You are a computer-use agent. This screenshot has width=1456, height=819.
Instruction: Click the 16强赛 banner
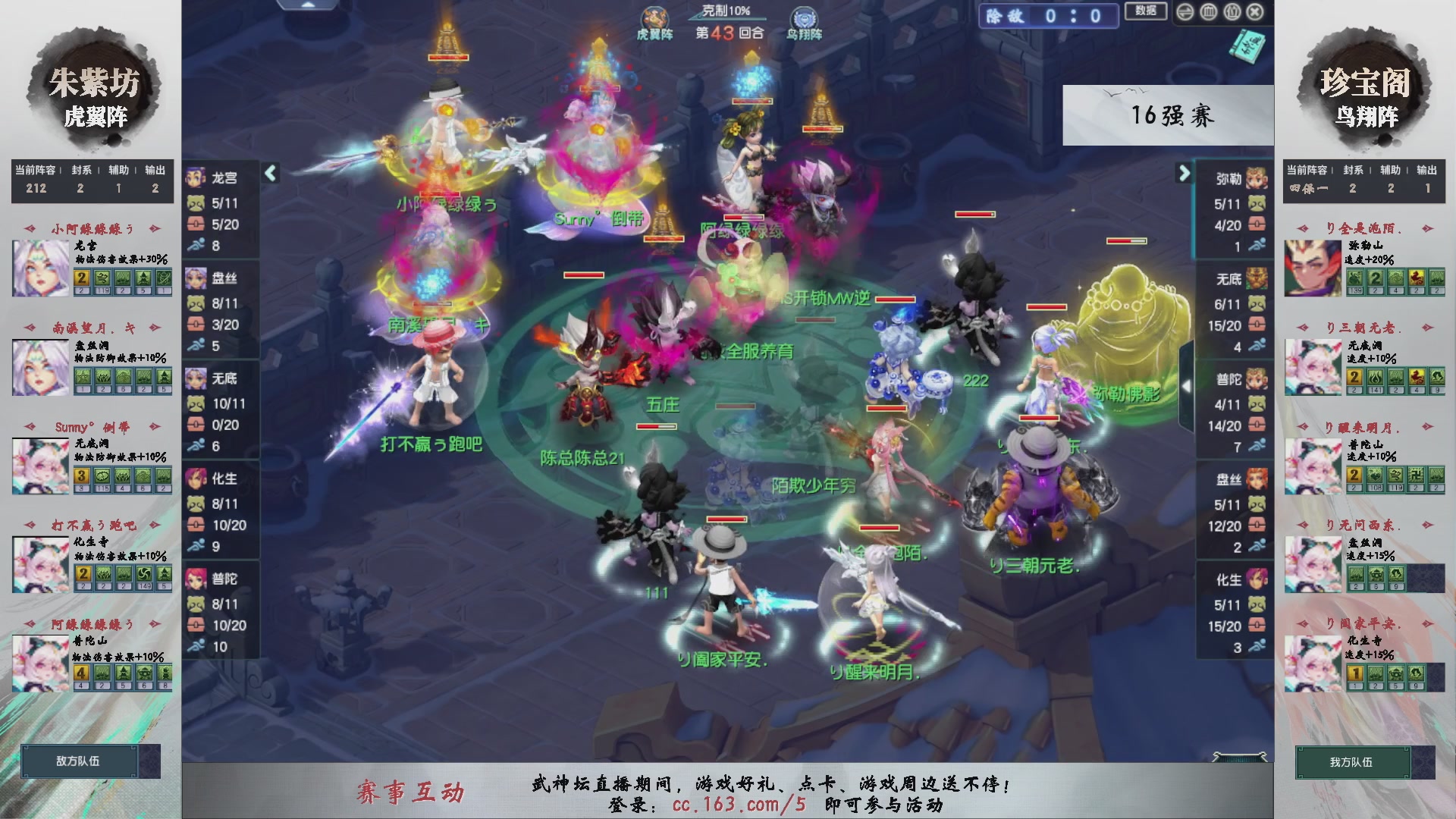1170,115
